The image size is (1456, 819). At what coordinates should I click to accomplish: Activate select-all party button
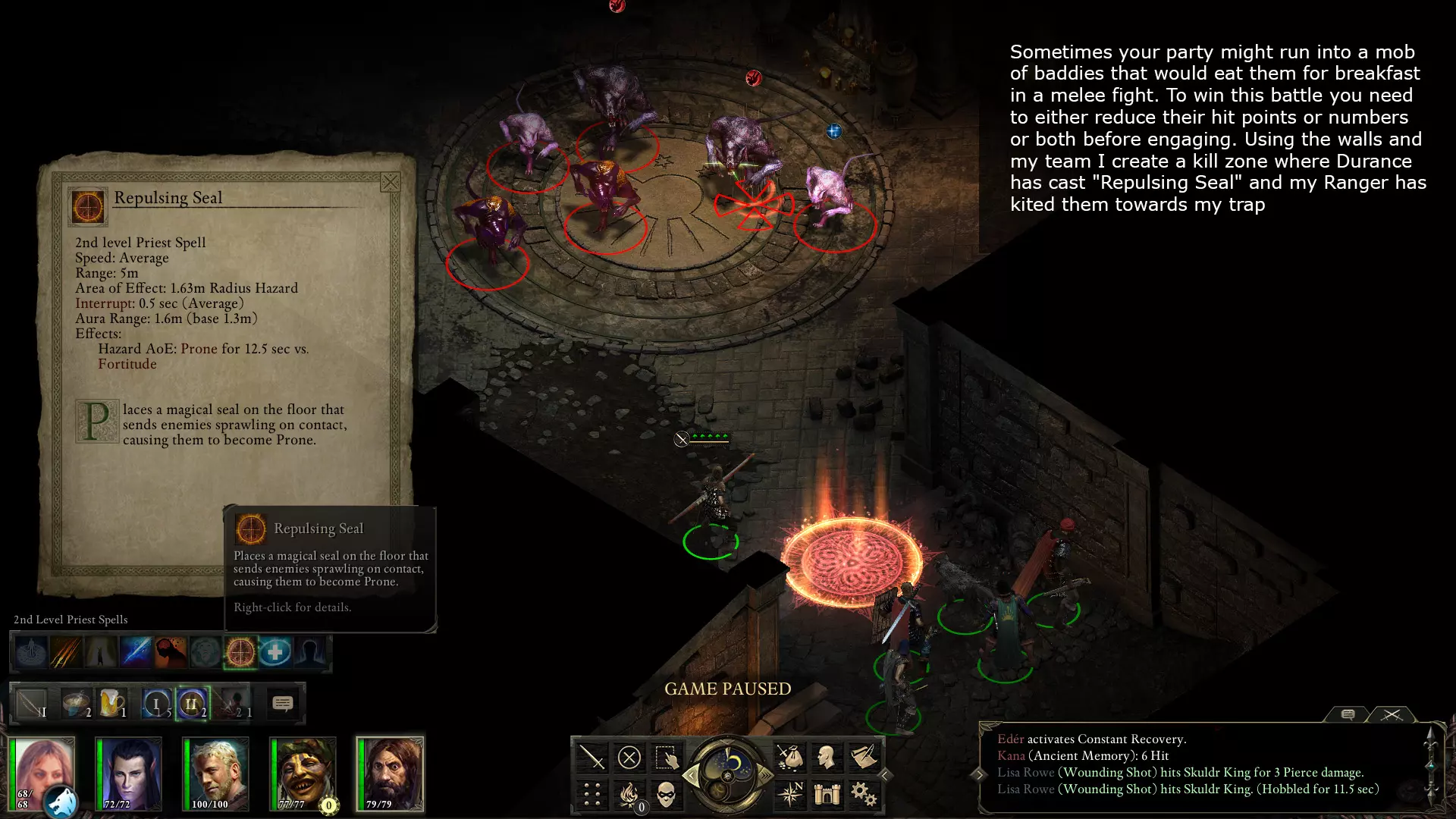667,757
